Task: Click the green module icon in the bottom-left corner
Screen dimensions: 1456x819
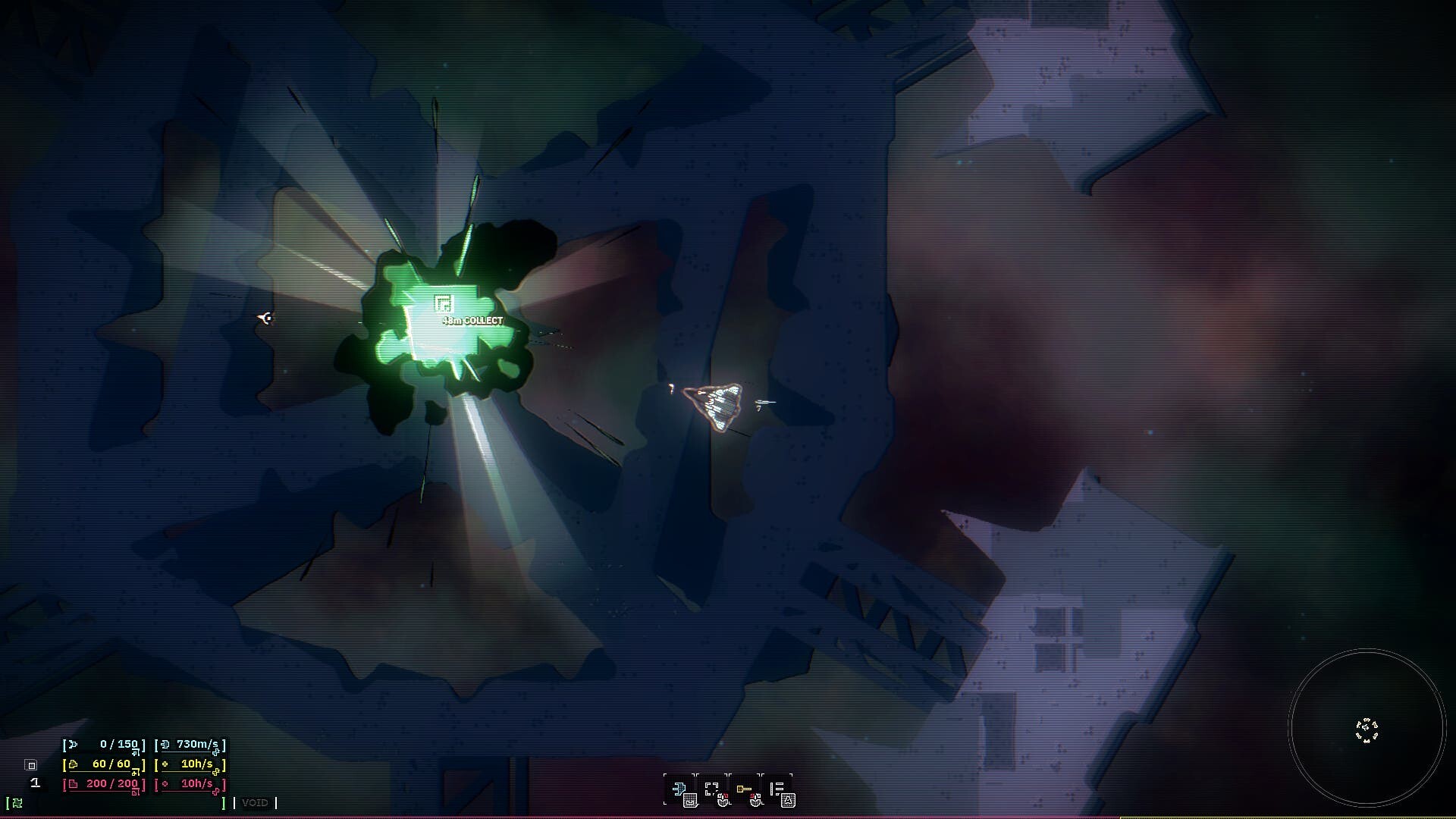Action: 17,804
